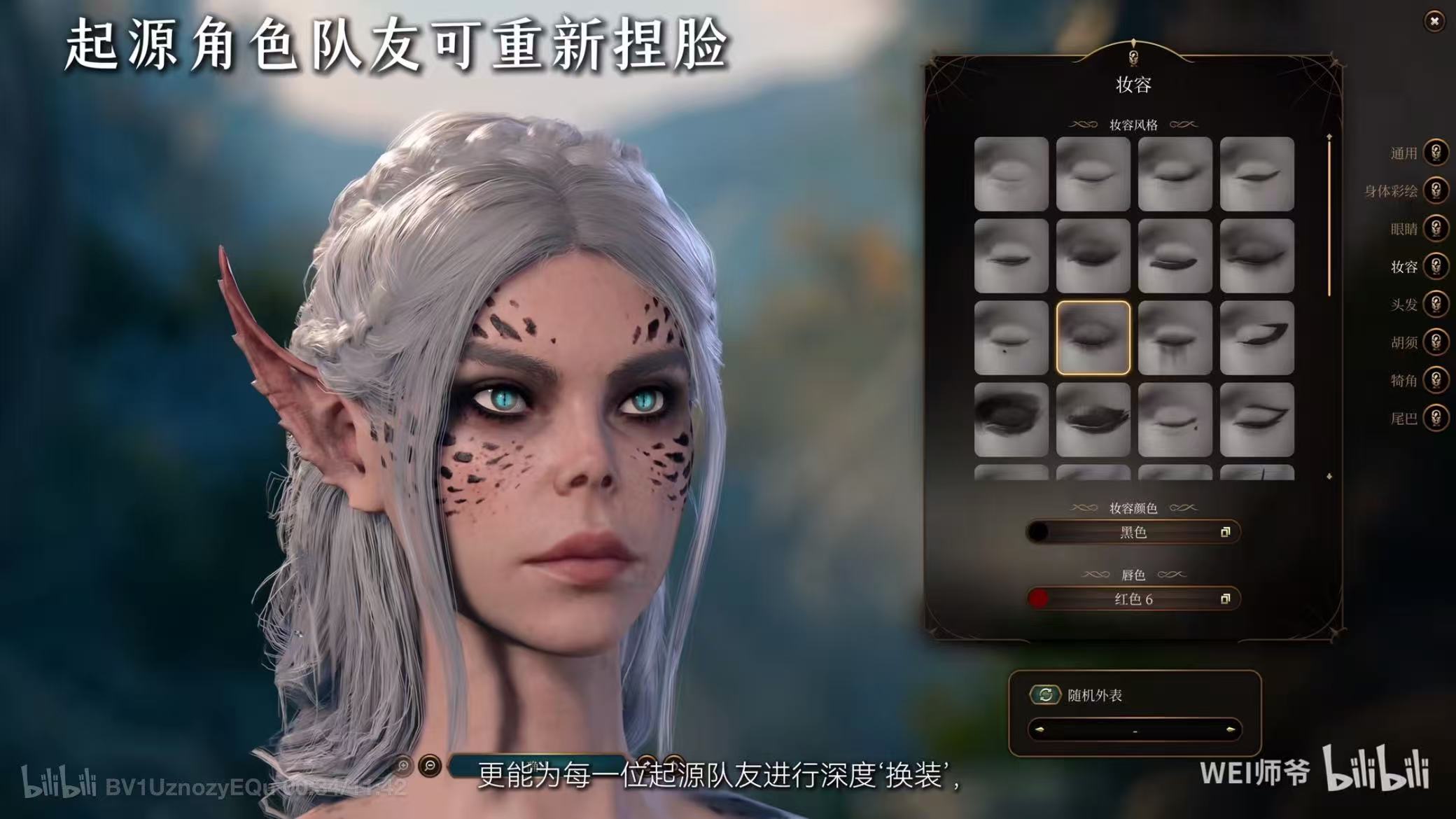Select the 妆容 category
The width and height of the screenshot is (1456, 819).
[1435, 266]
